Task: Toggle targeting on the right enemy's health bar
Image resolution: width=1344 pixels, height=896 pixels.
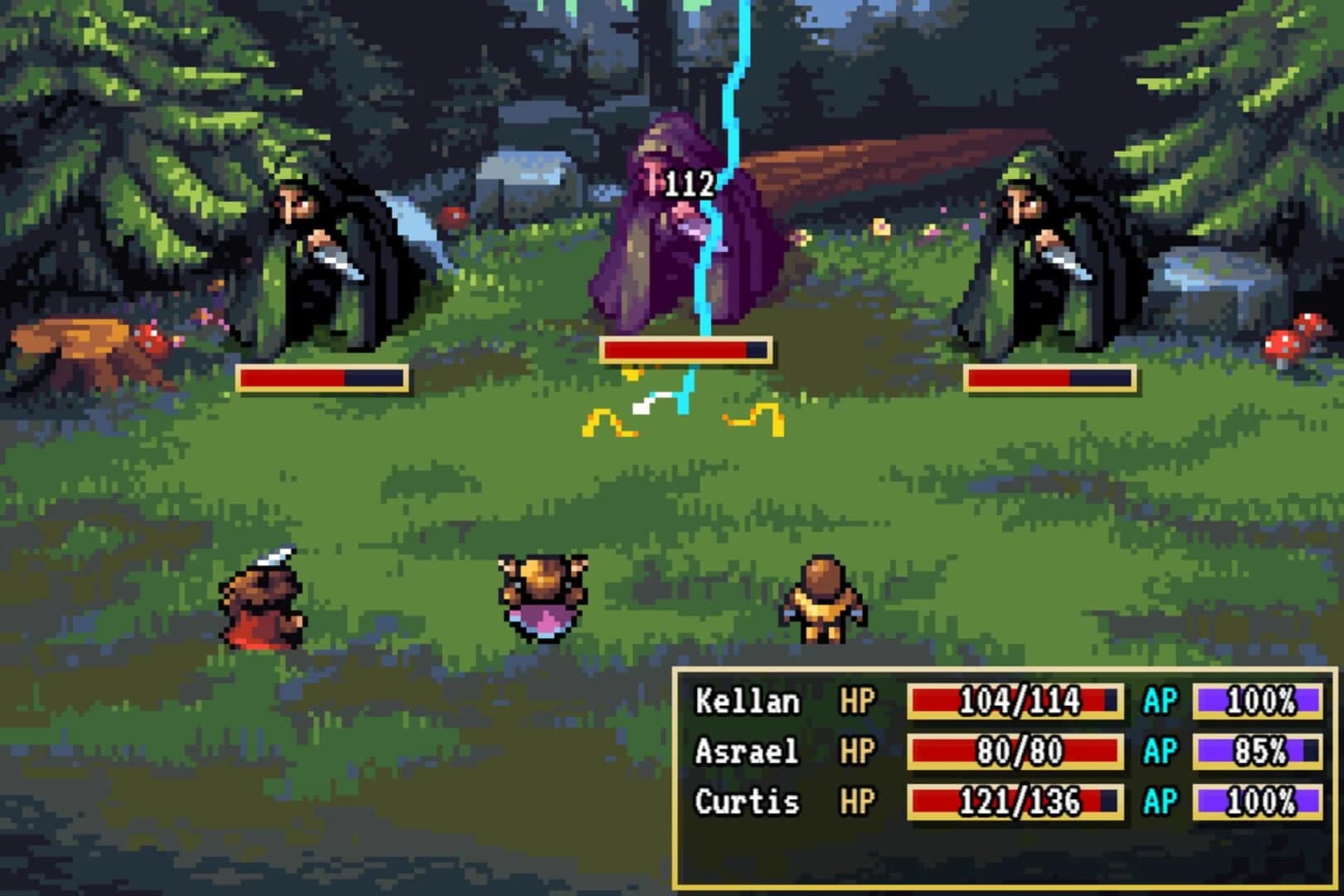Action: [1049, 377]
